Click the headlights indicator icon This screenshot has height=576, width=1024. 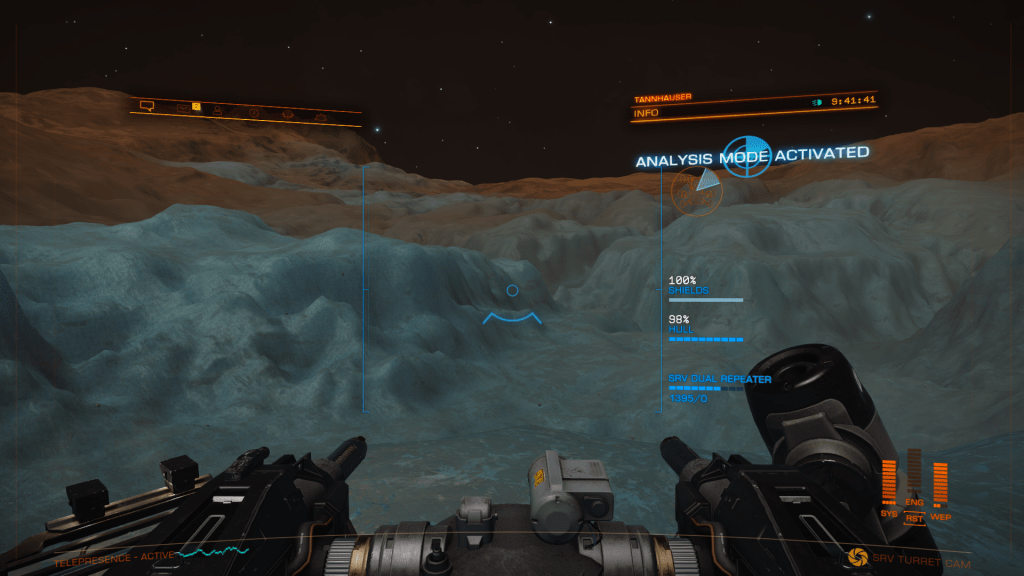[817, 101]
